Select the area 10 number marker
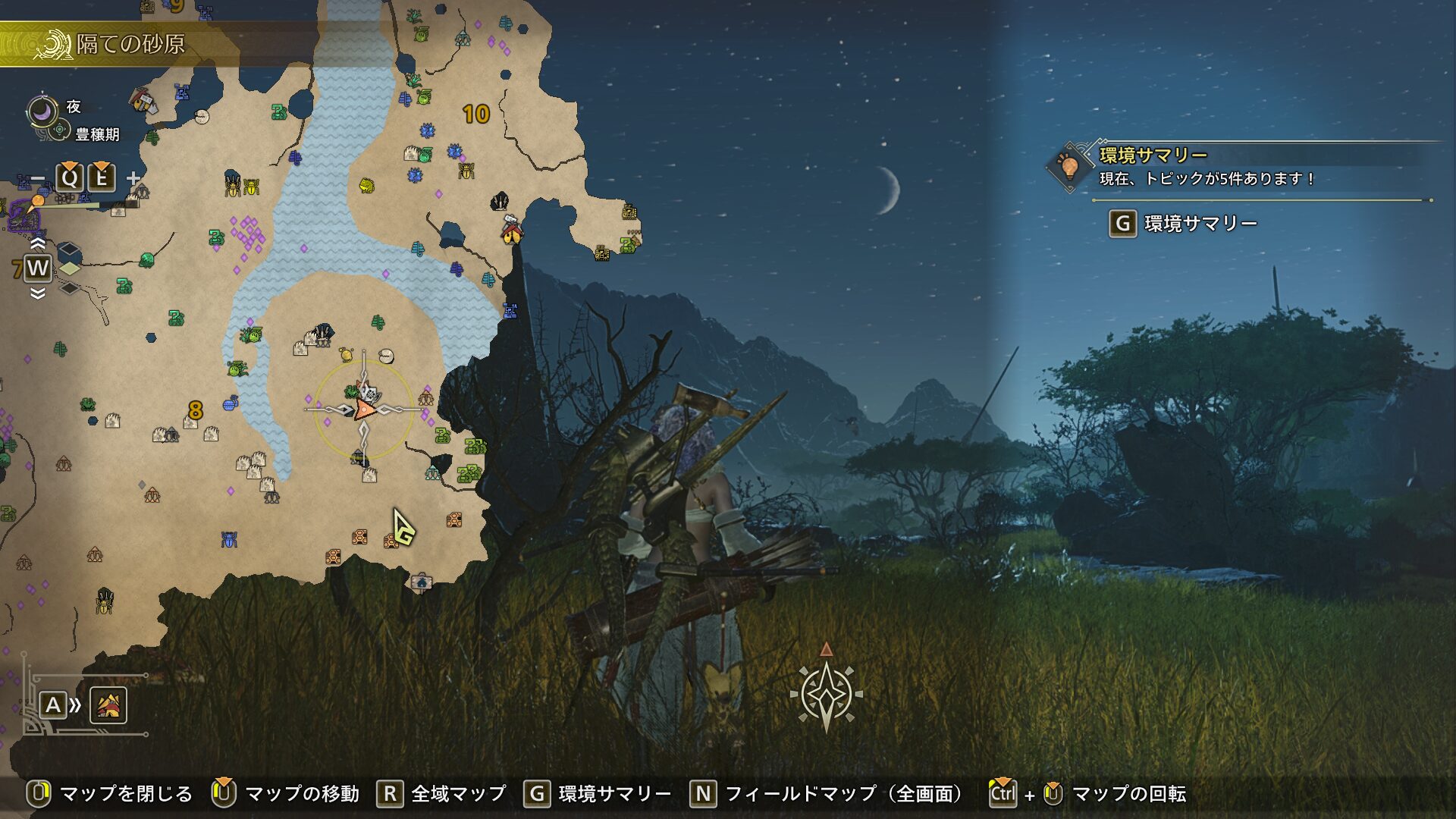The image size is (1456, 819). click(475, 115)
